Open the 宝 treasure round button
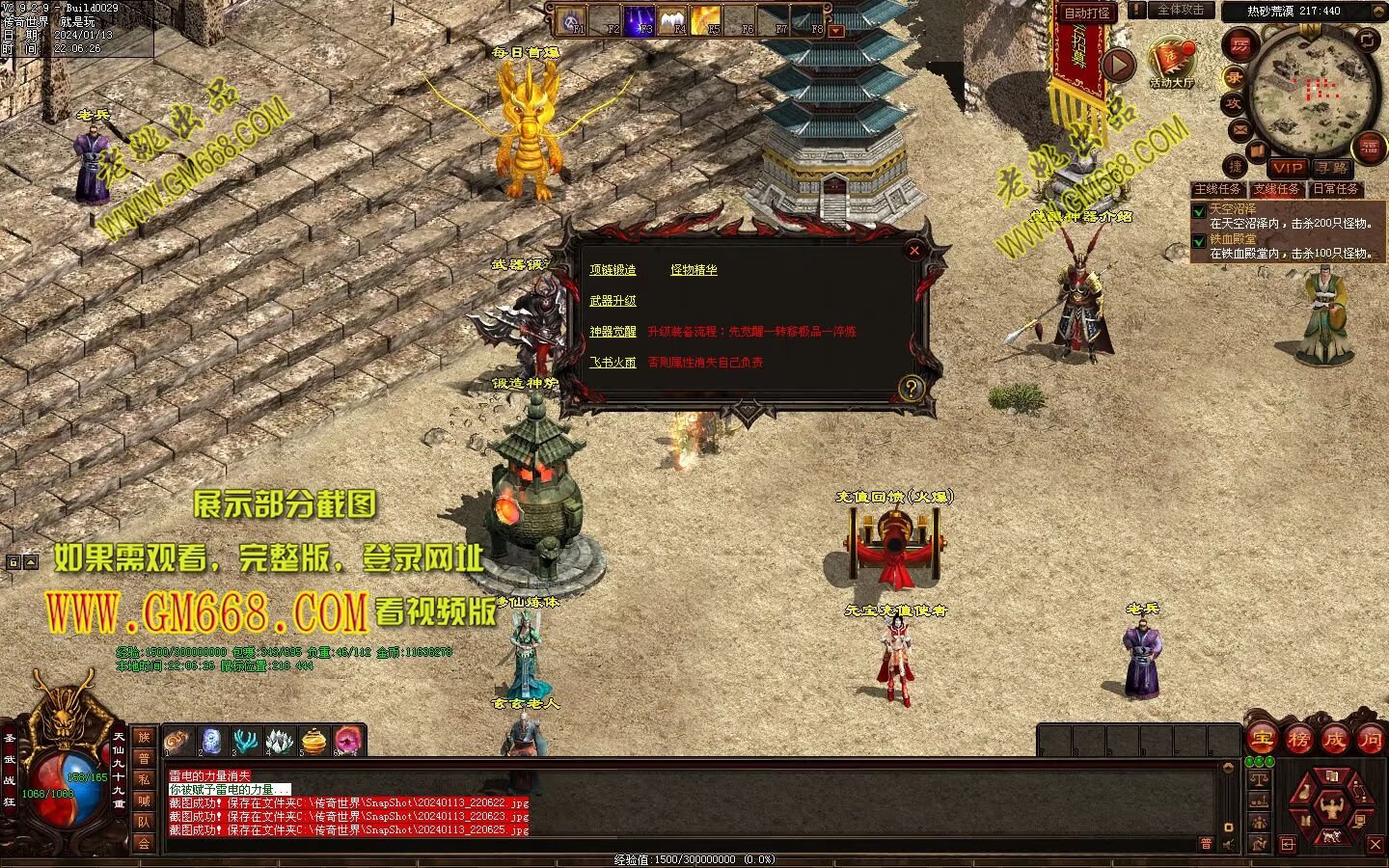The height and width of the screenshot is (868, 1389). tap(1263, 740)
